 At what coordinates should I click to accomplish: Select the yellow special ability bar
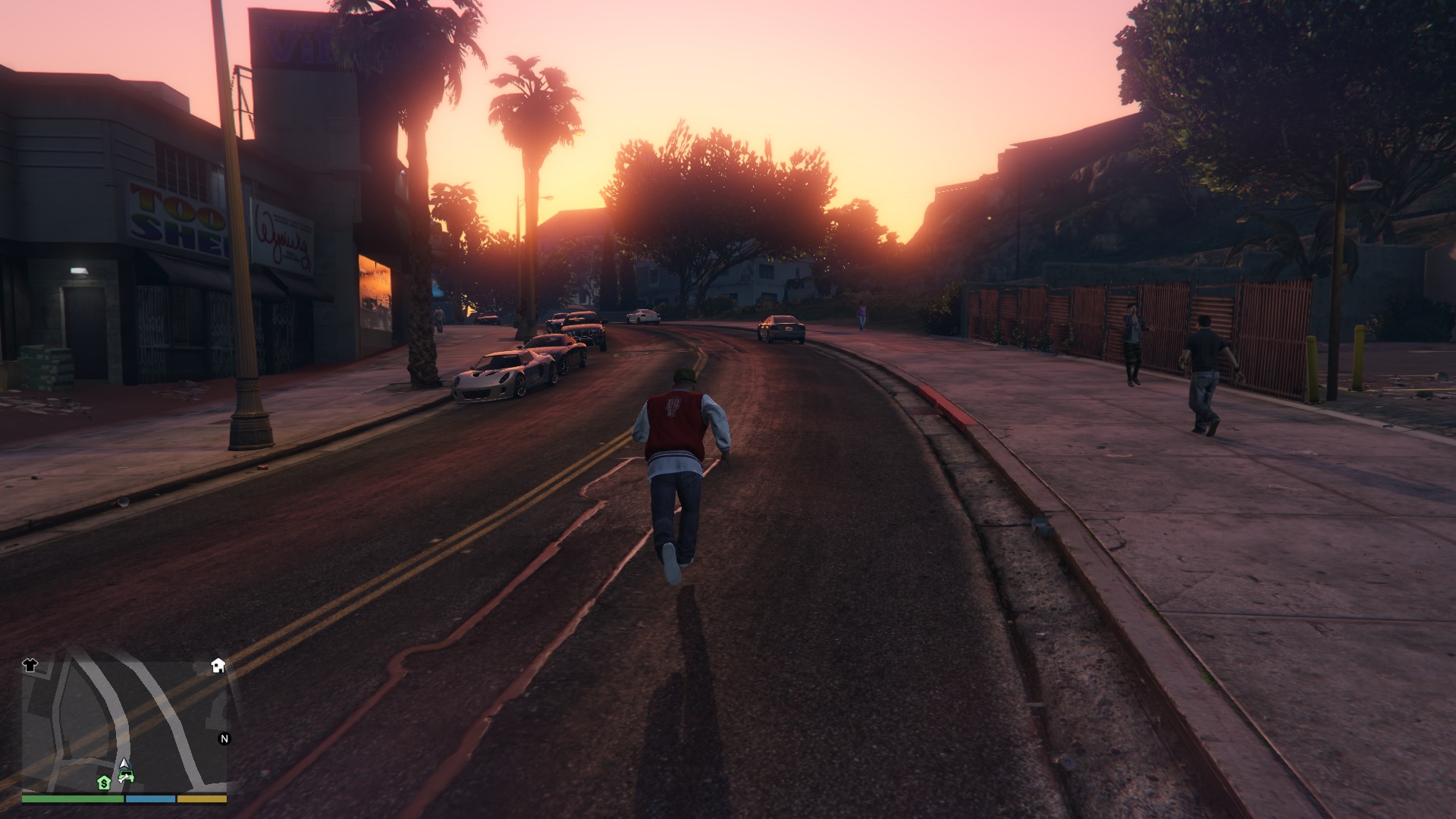[202, 799]
